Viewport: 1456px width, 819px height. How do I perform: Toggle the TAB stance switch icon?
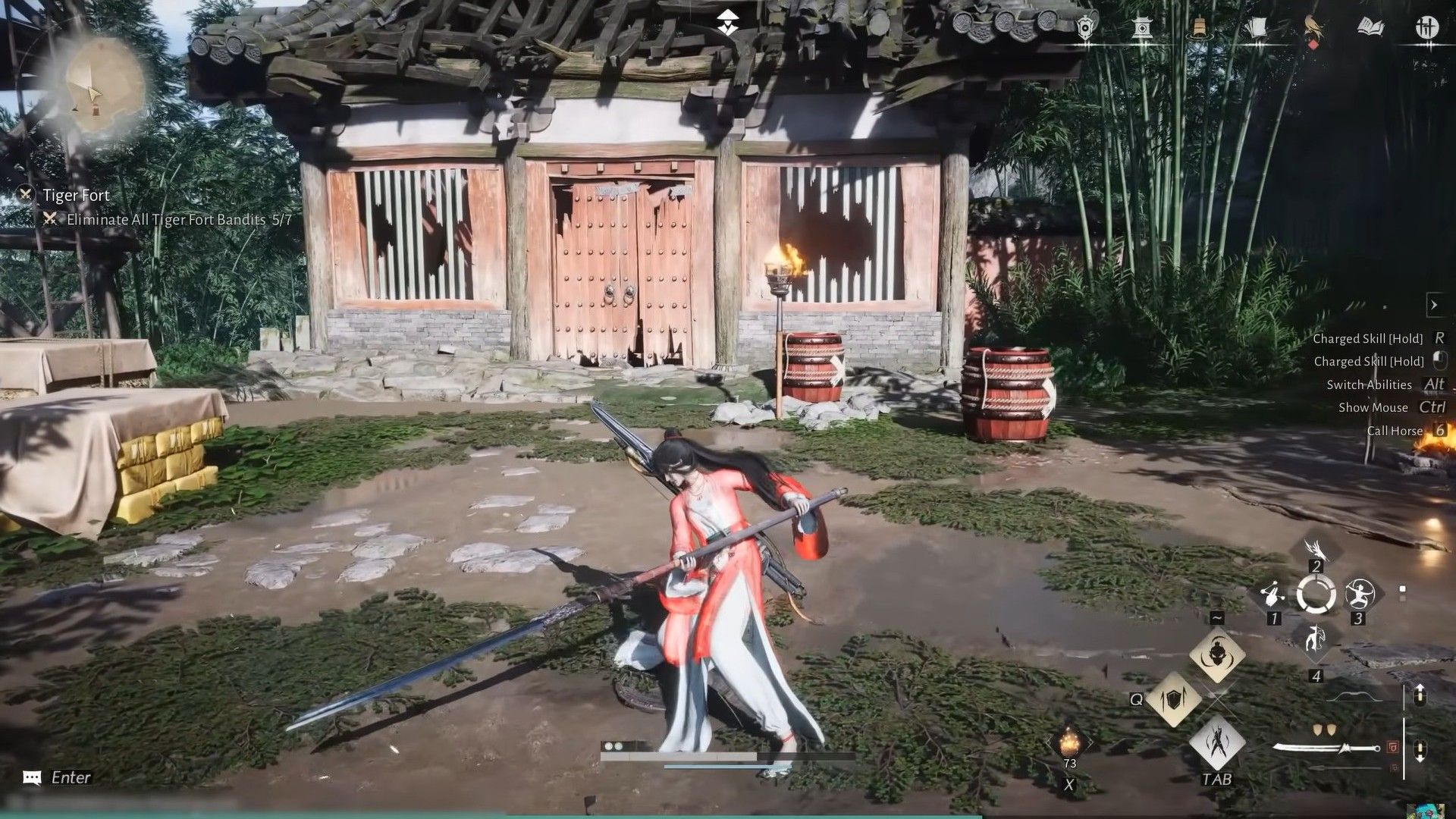coord(1217,742)
